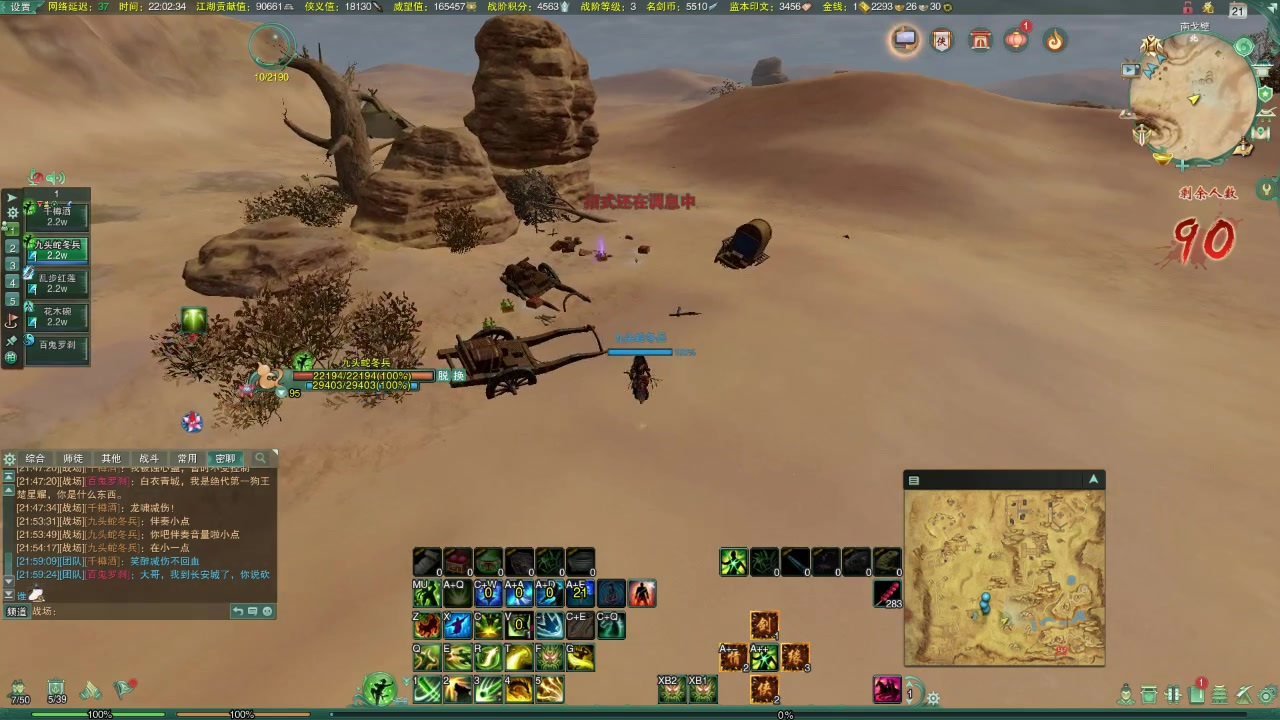Close the square area map panel

(x=1093, y=480)
